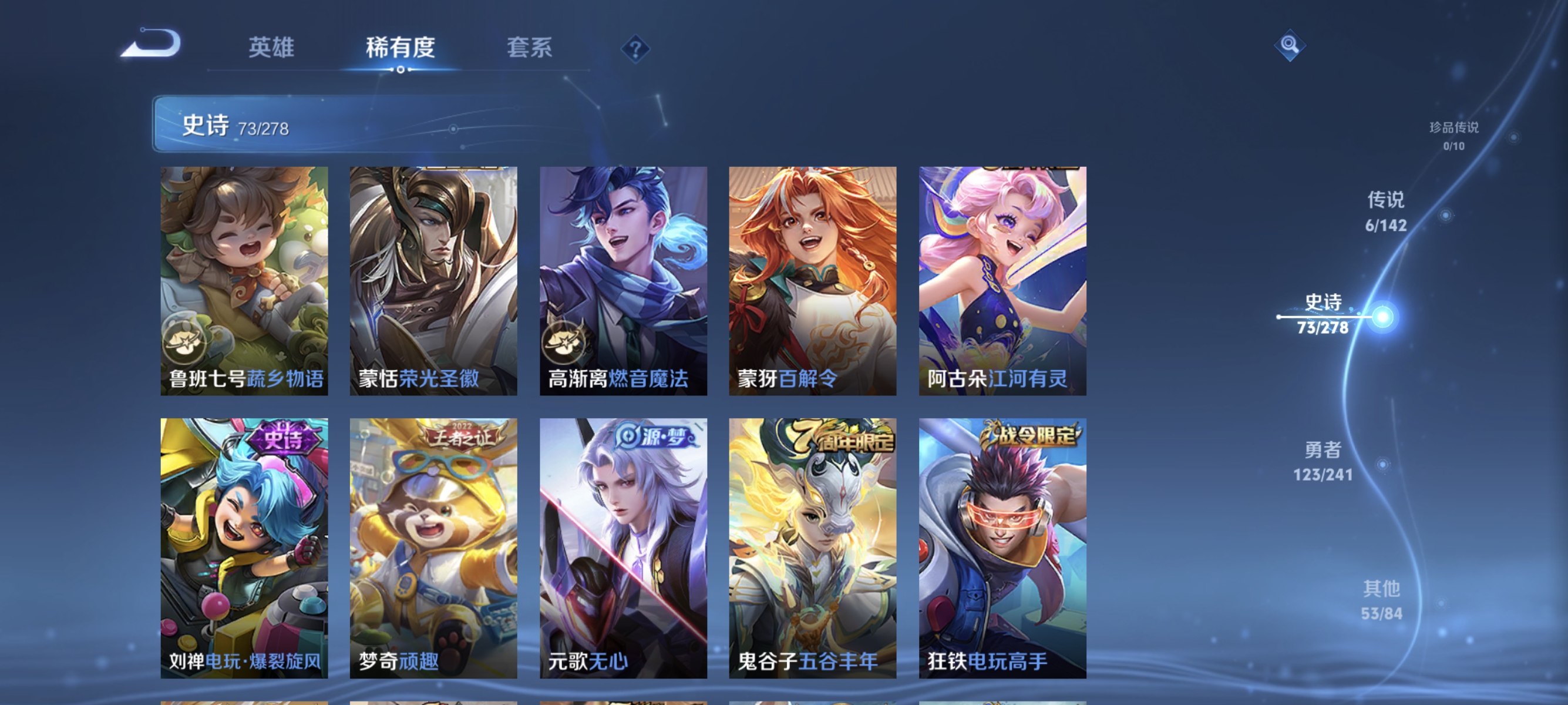
Task: Open the 阿古朵江河有灵 skin
Action: [x=1003, y=280]
